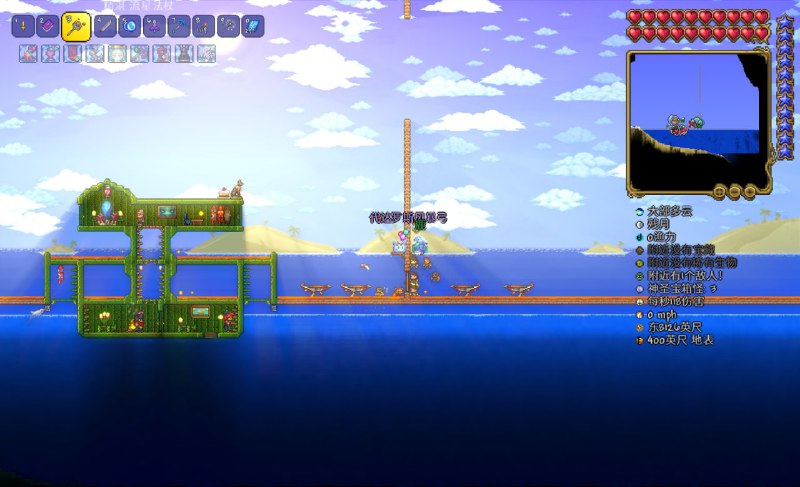
Task: Select the yellow item in hotbar slot 1
Action: coord(22,26)
